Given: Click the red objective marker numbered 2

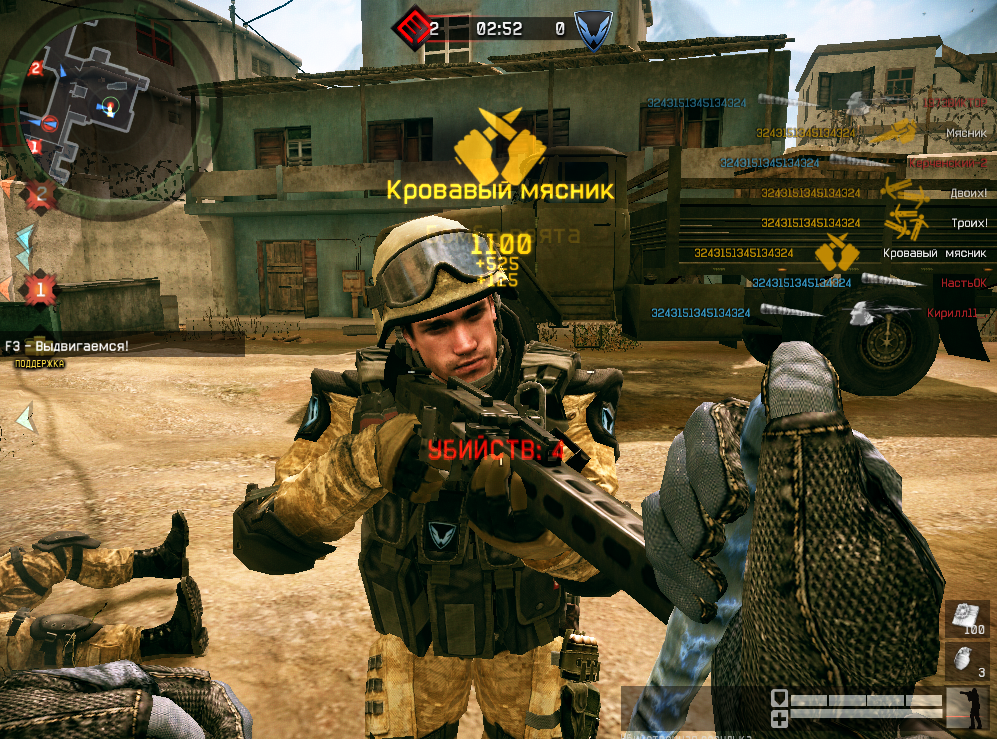Looking at the screenshot, I should (41, 195).
